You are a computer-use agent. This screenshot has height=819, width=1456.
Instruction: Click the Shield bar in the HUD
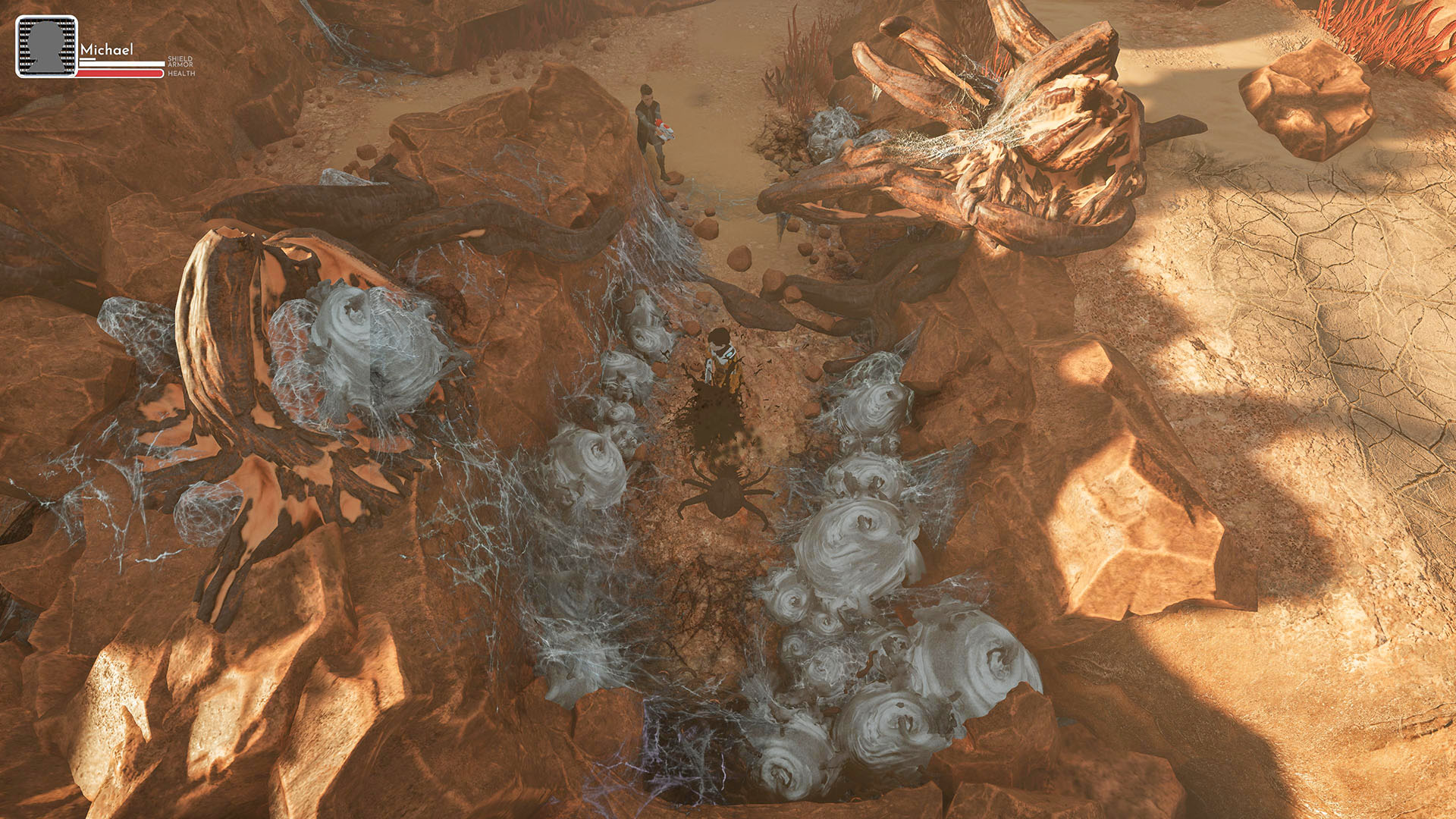(x=87, y=59)
